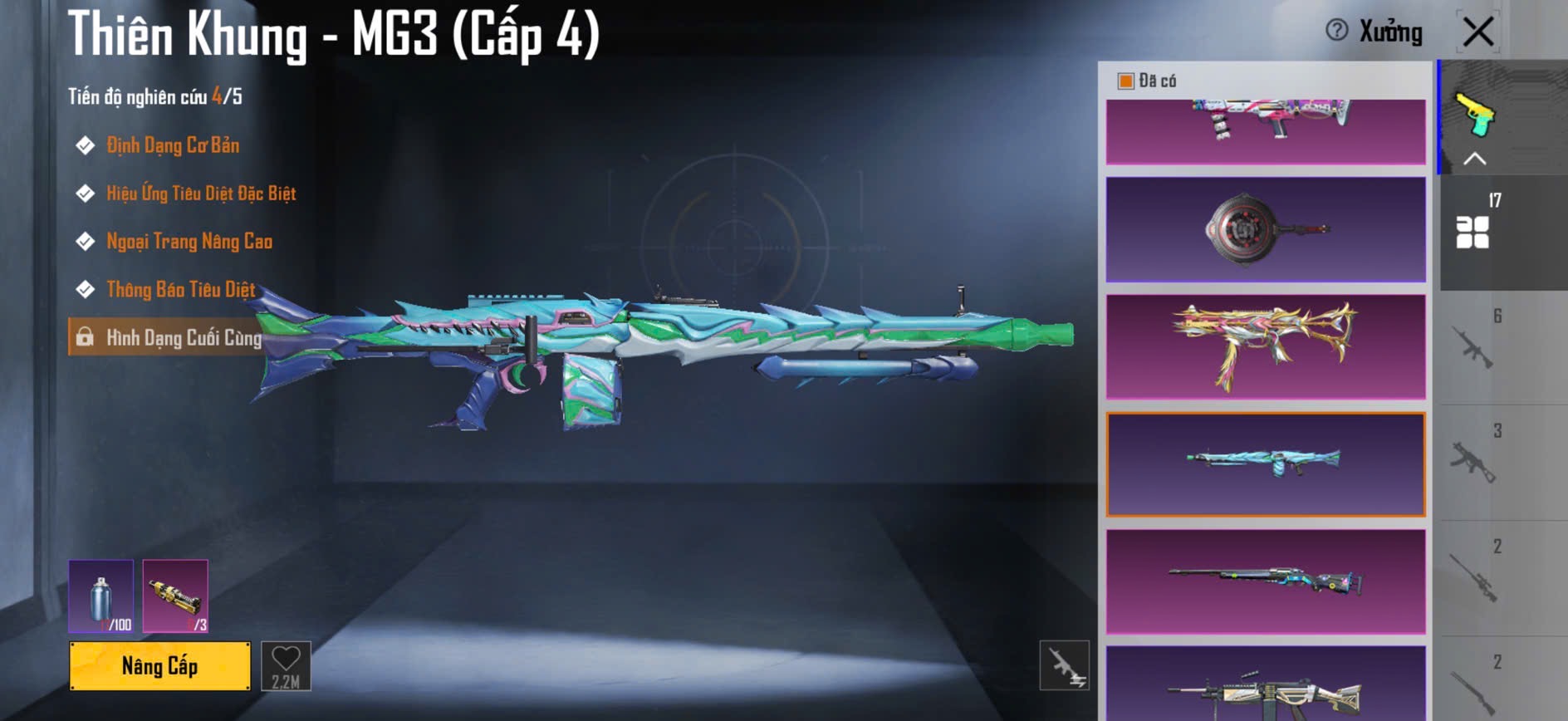Choose Hiệu Ứng Tiêu Diệt Đặc Biệt entry

200,194
